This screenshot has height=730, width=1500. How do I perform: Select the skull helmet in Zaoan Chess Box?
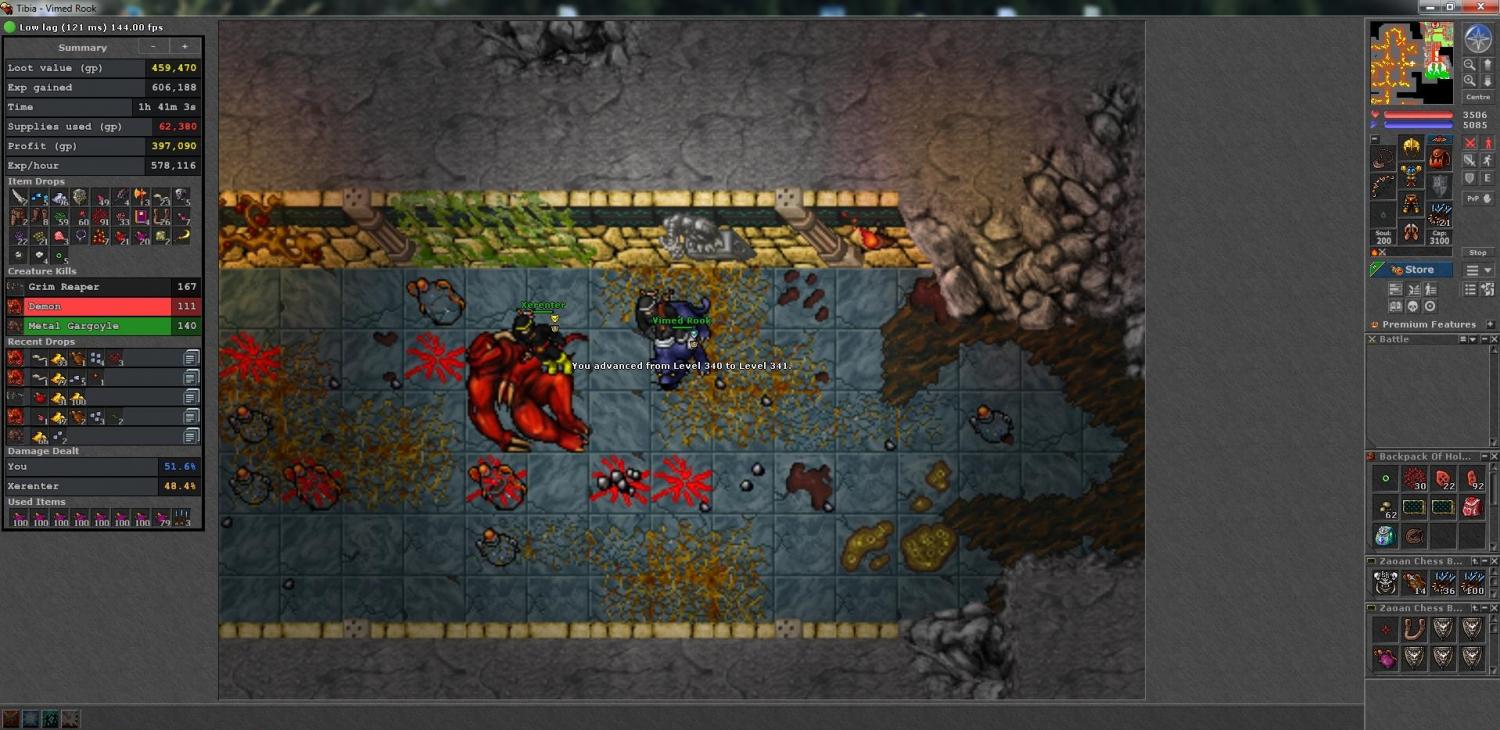point(1385,582)
